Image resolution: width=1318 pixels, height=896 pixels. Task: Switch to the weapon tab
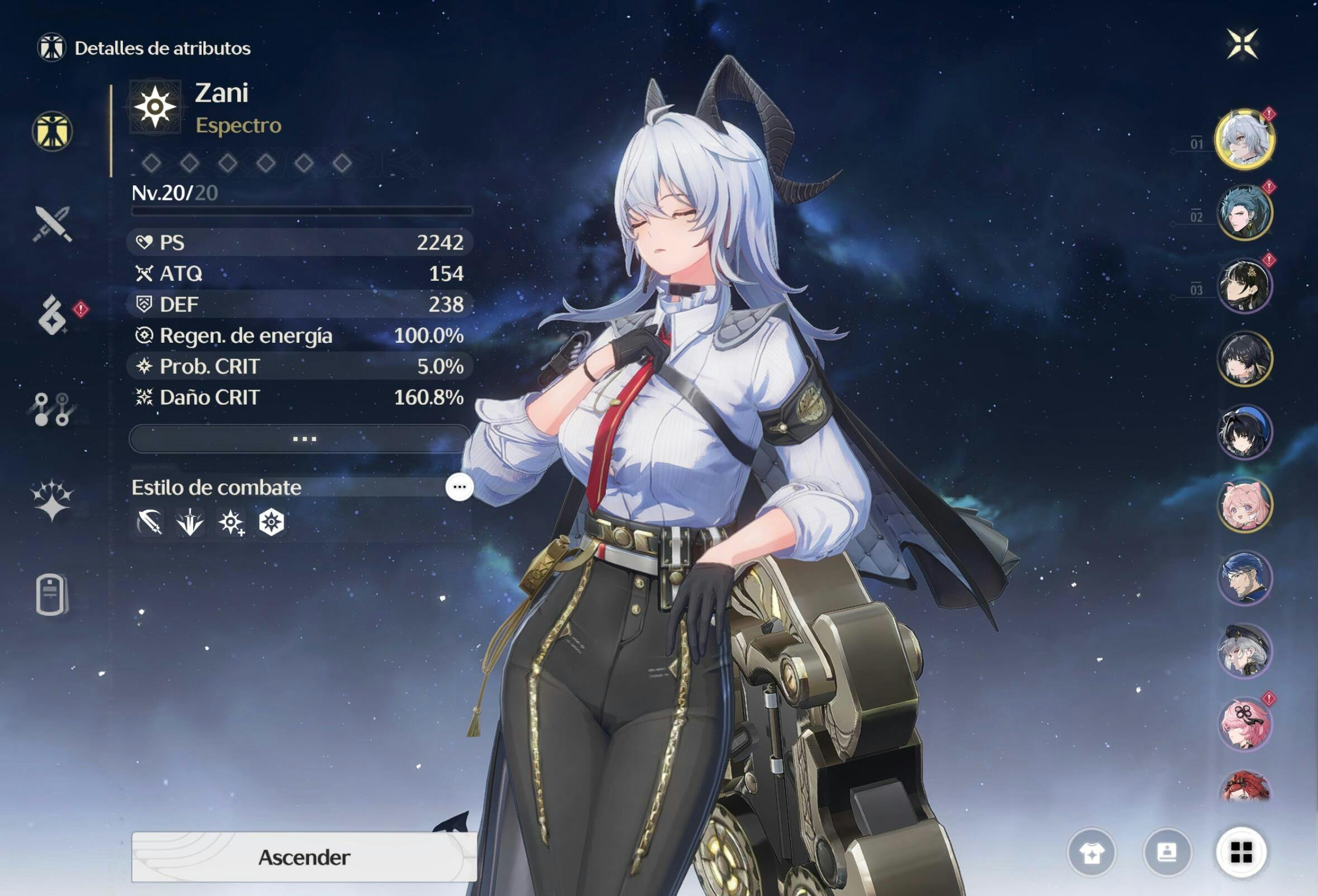tap(52, 223)
